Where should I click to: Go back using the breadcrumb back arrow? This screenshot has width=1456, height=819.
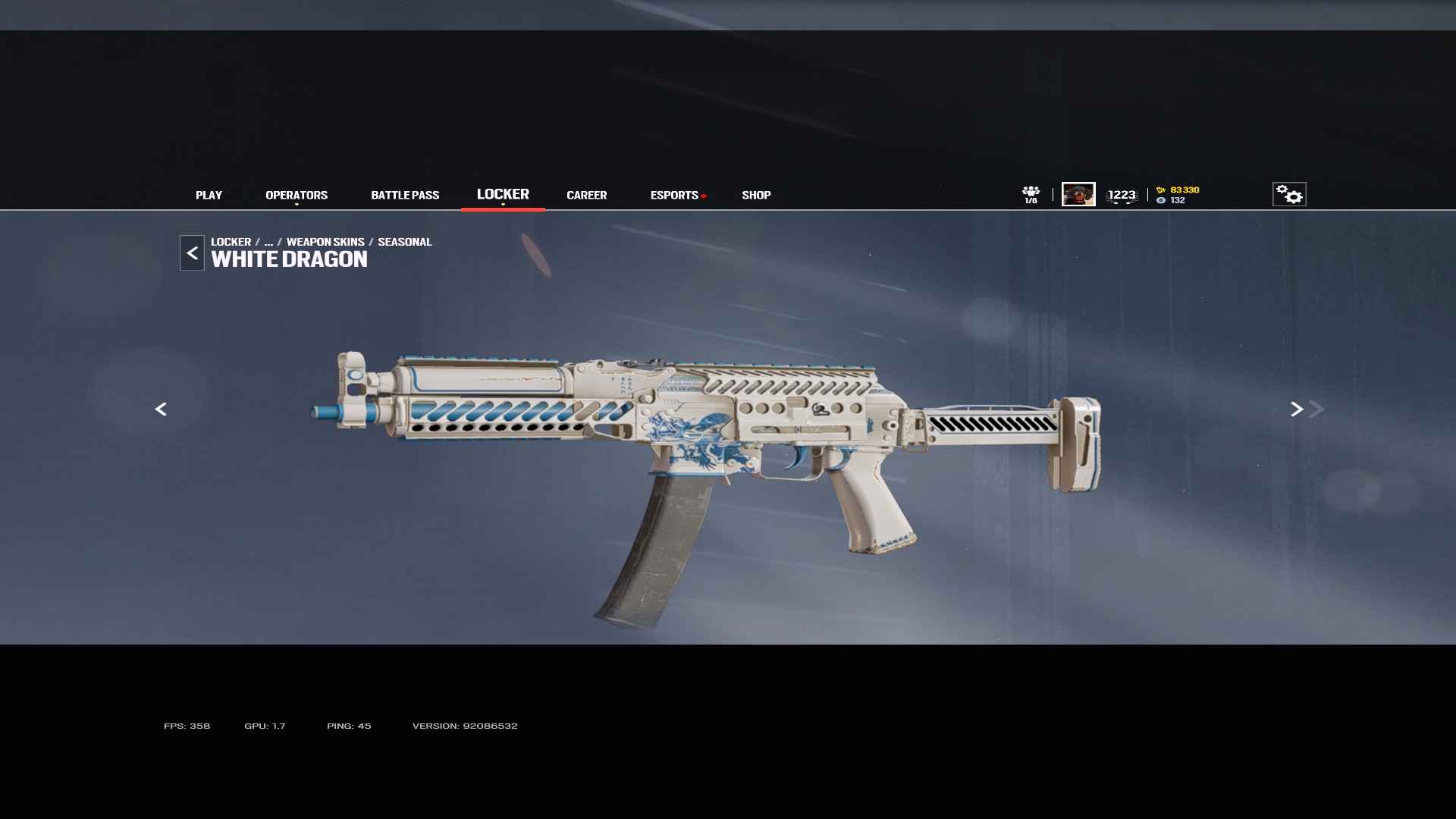click(192, 253)
